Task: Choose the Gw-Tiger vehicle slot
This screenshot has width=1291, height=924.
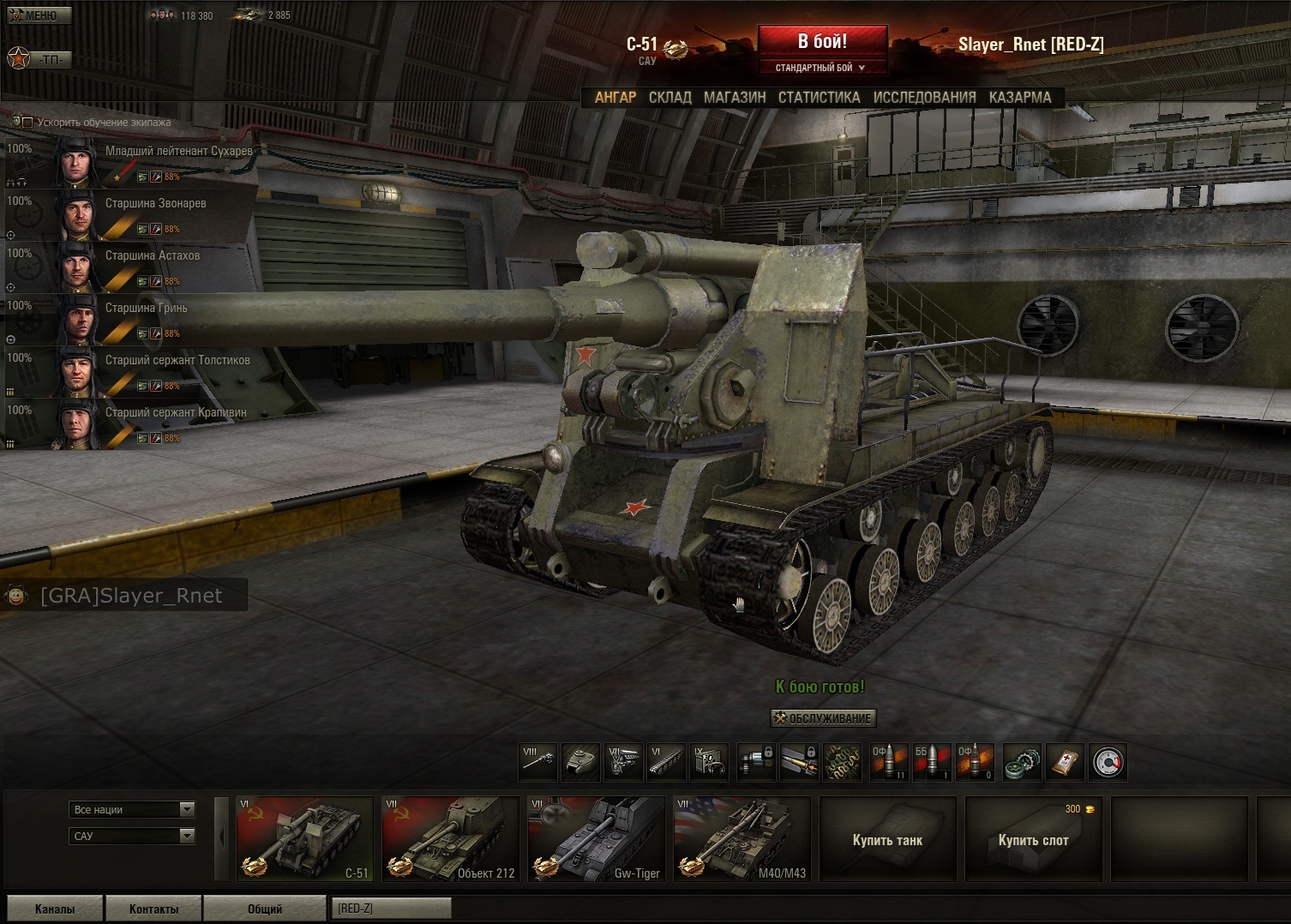Action: [596, 839]
